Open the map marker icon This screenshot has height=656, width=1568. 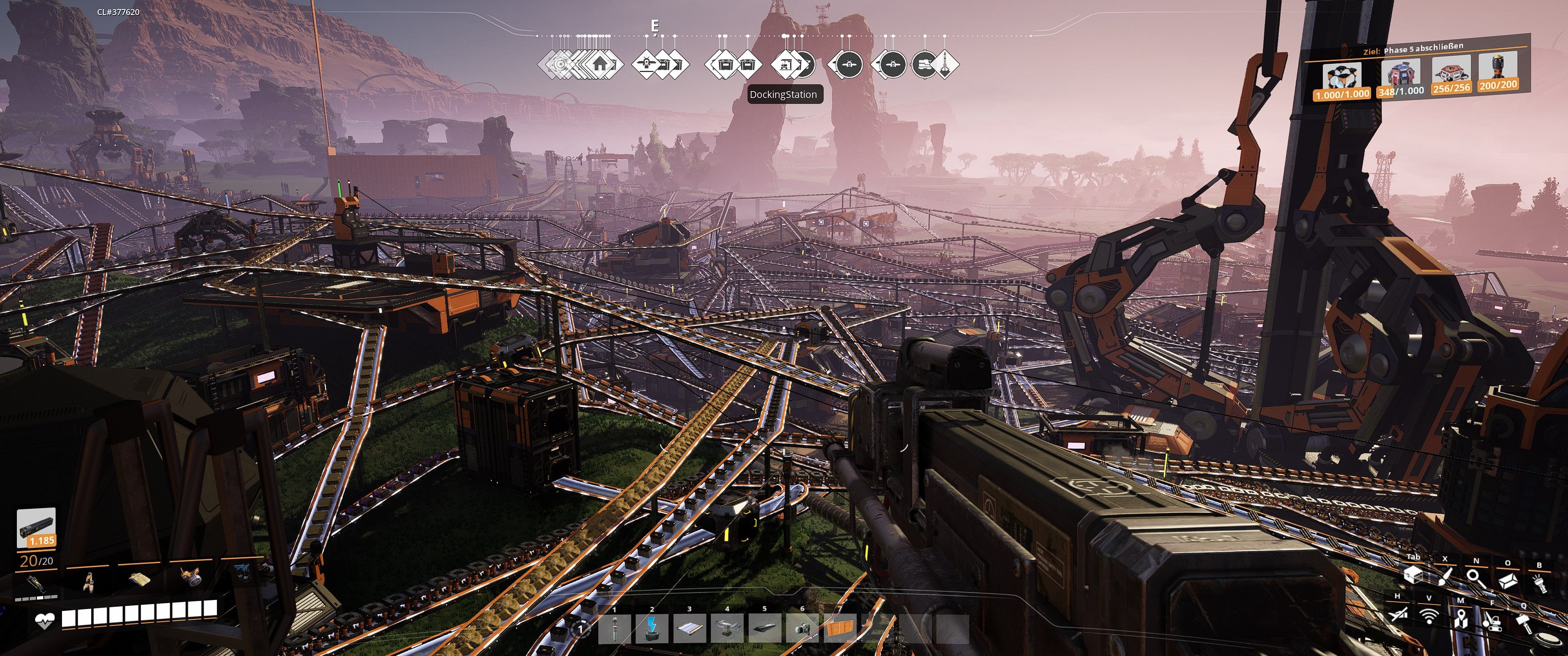tap(1460, 620)
